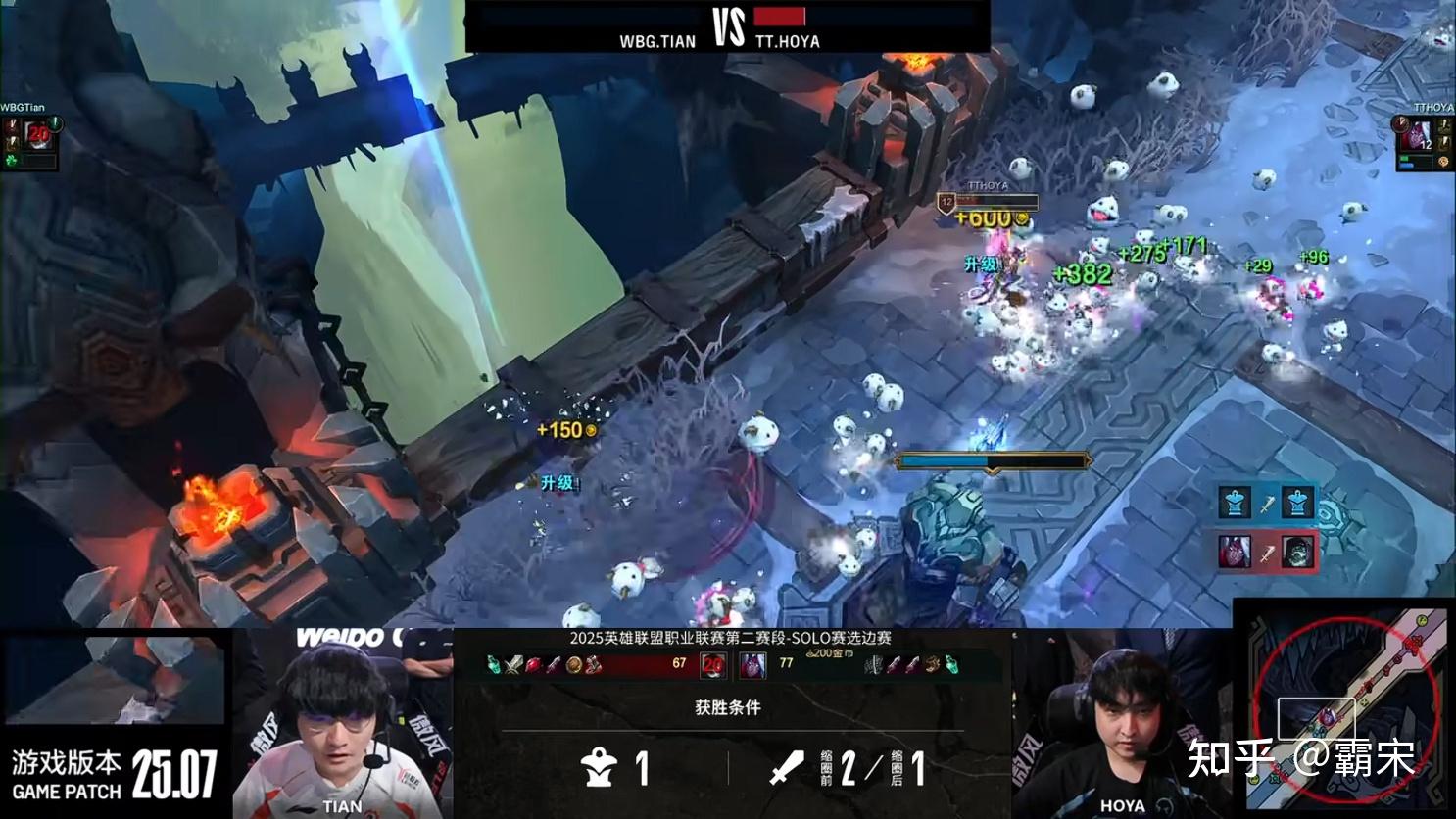
Task: Click the green potion in Tian's item row
Action: click(495, 665)
